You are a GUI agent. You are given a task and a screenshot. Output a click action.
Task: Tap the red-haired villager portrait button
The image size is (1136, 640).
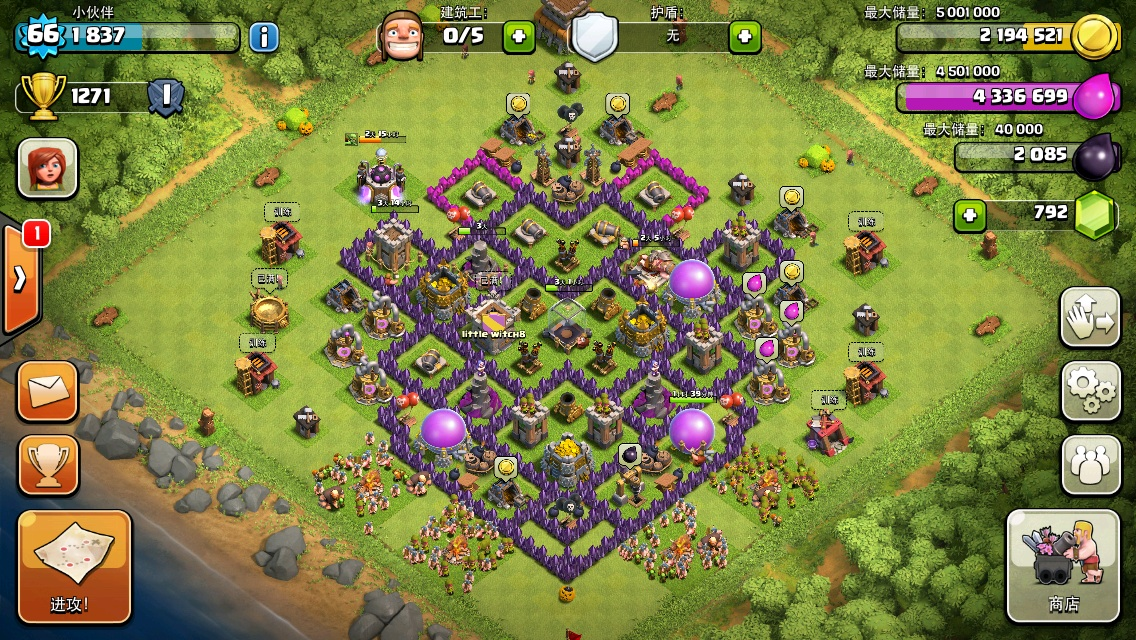(x=47, y=167)
